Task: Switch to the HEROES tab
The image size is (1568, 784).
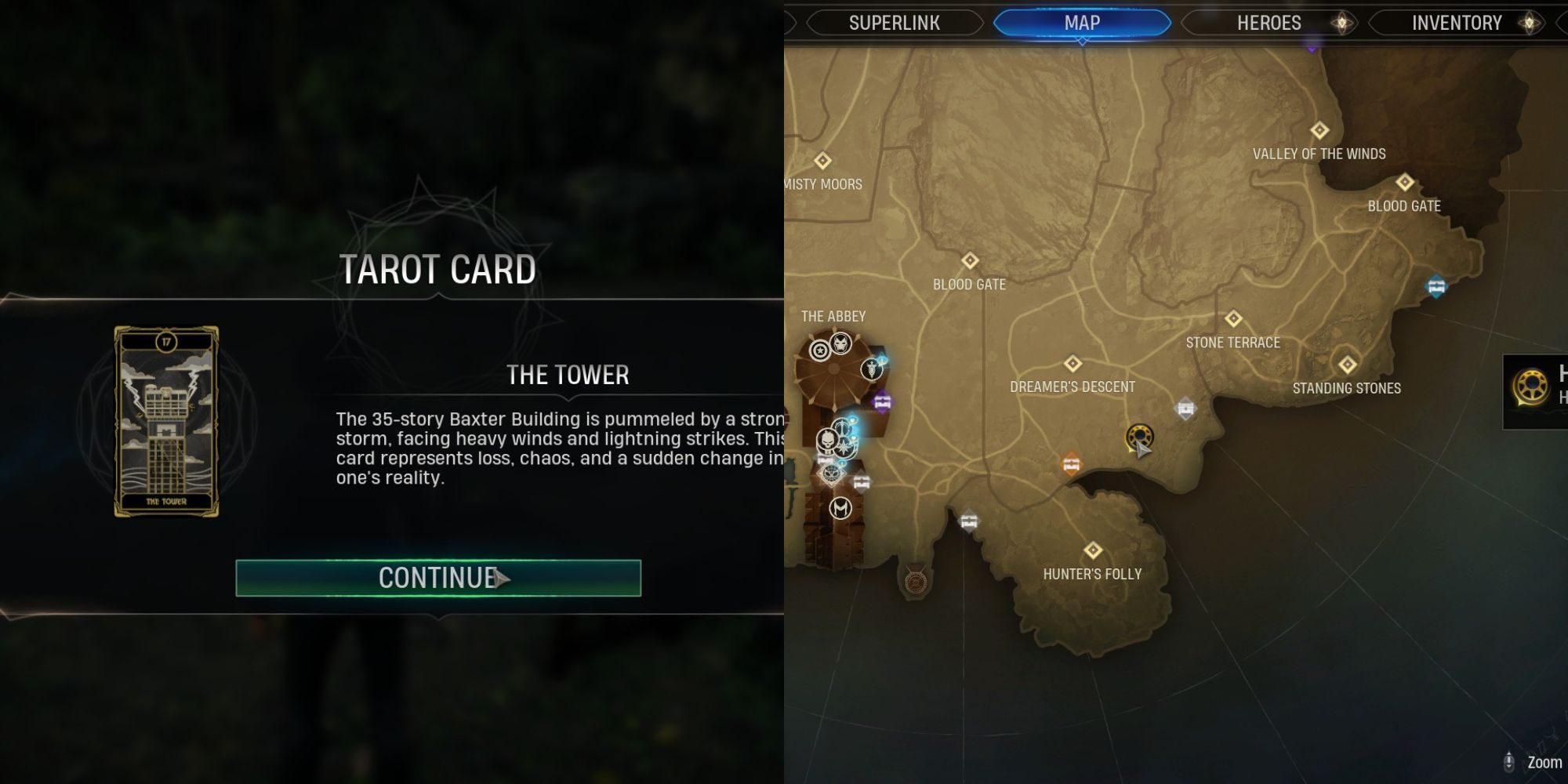Action: (x=1270, y=22)
